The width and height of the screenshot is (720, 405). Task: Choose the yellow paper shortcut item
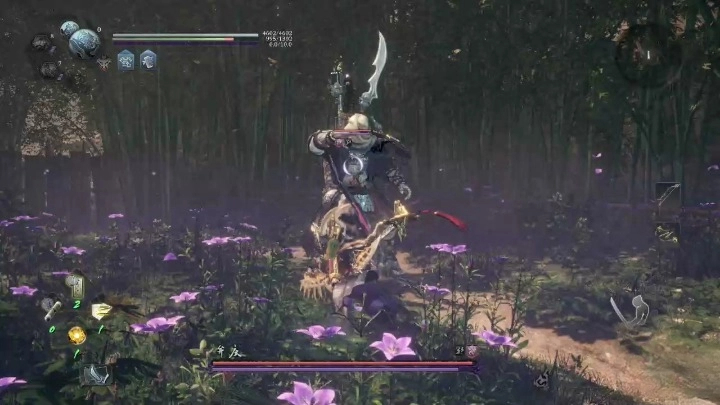tap(101, 311)
